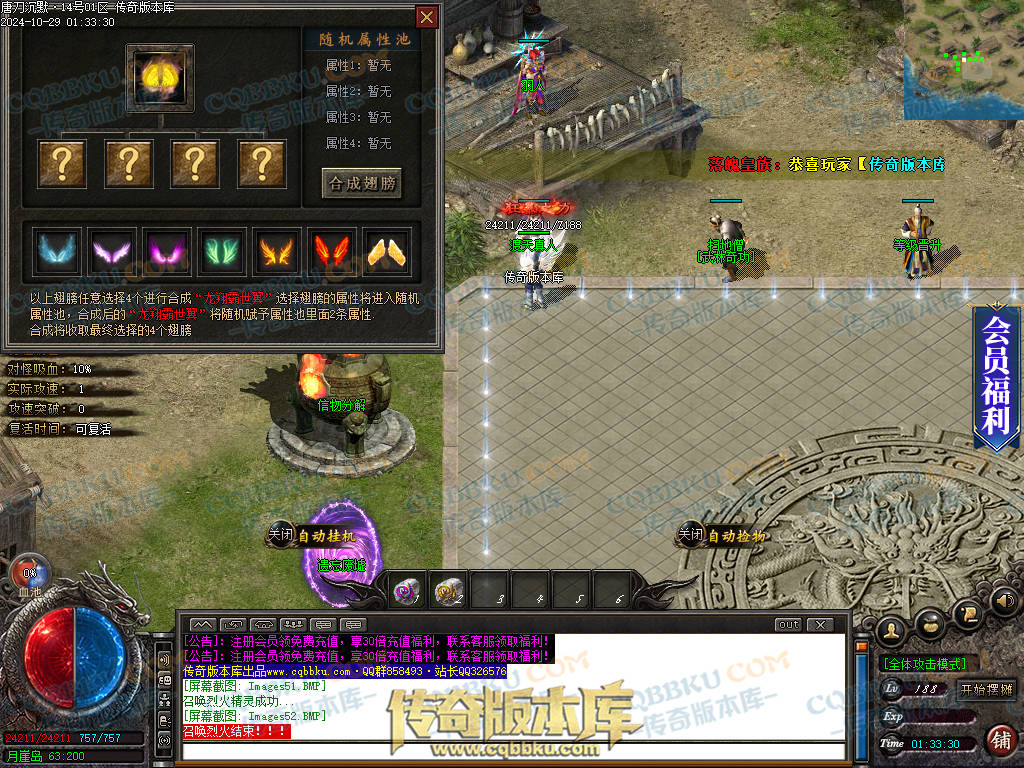Focus the chat input field
The width and height of the screenshot is (1024, 768).
[x=510, y=750]
